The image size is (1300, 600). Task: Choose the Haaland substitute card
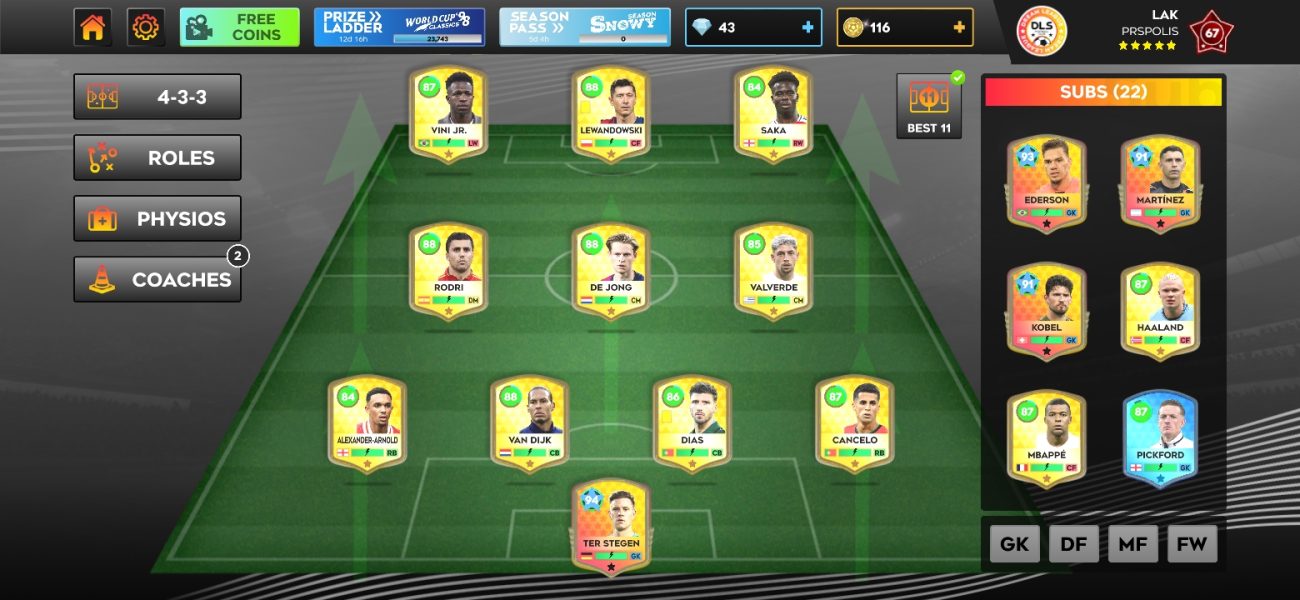1160,311
